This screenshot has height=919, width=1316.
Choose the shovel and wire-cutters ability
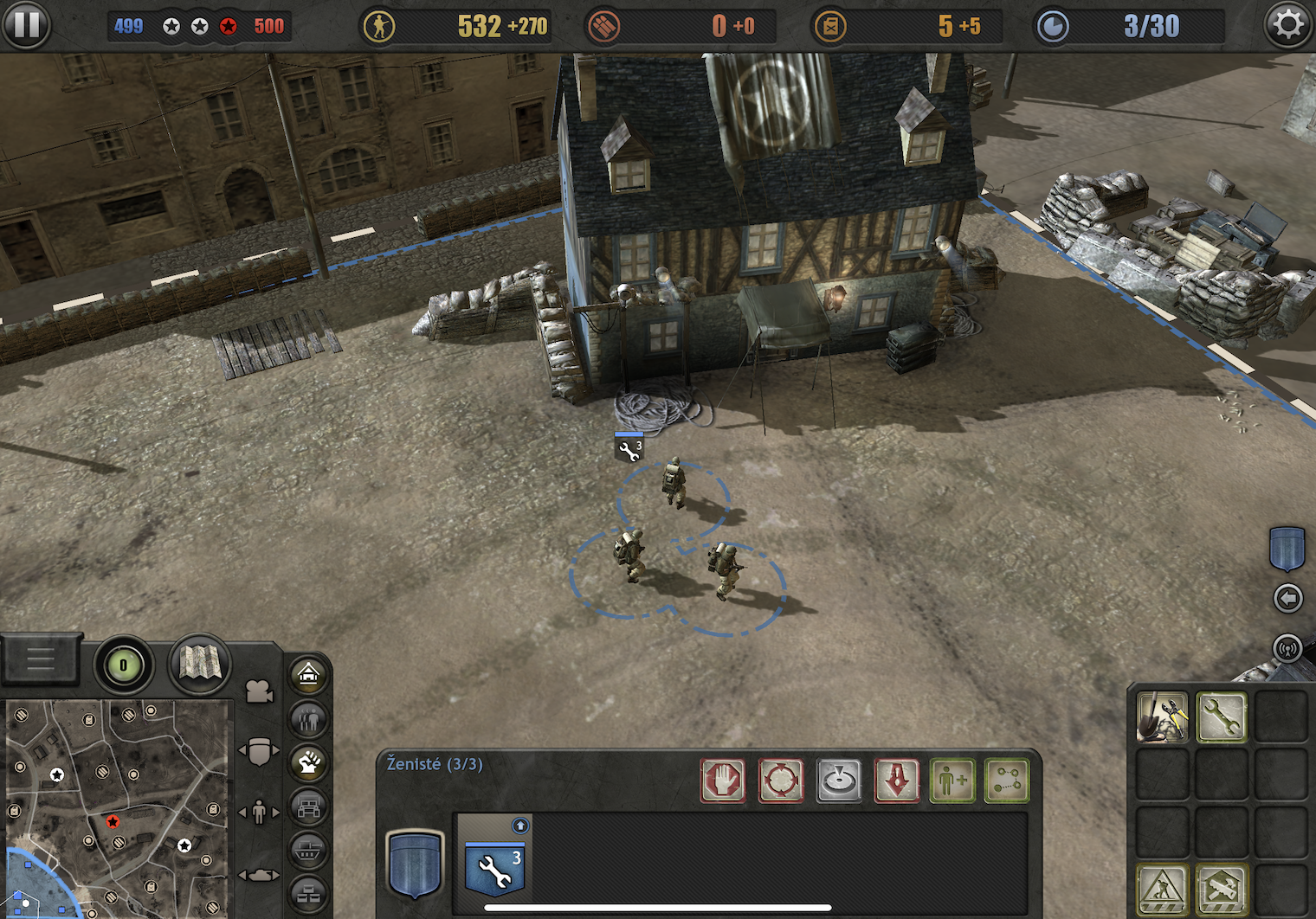[x=1162, y=717]
